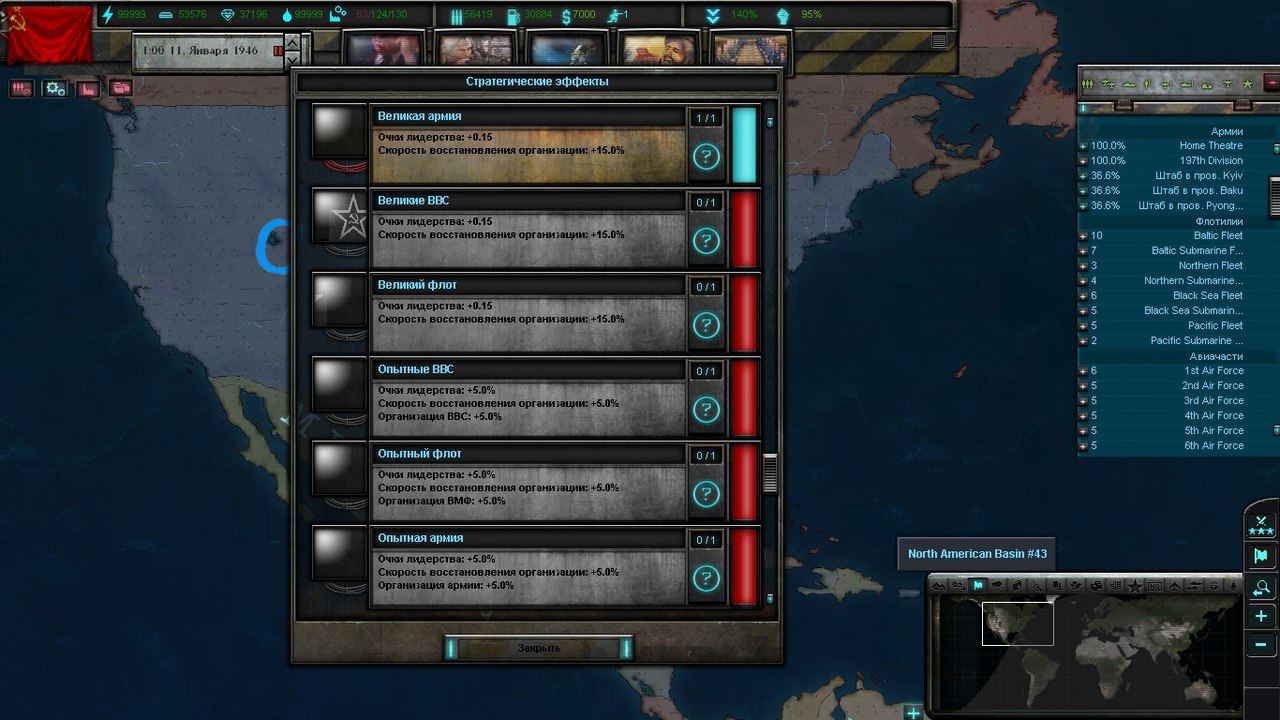This screenshot has width=1280, height=720.
Task: Minimize the unit outliner with the red button
Action: click(x=1271, y=83)
